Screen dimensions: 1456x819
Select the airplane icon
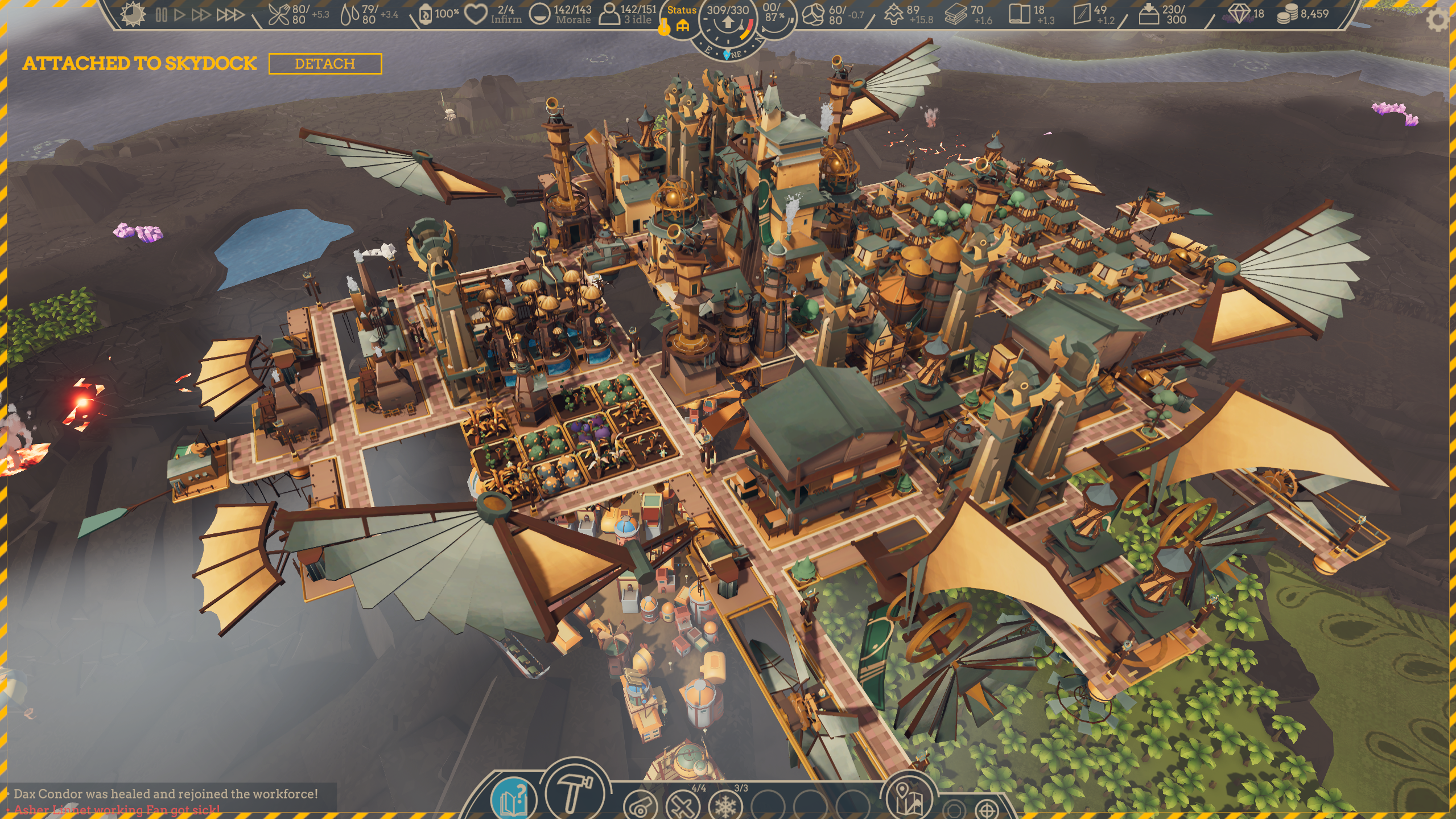tap(683, 806)
